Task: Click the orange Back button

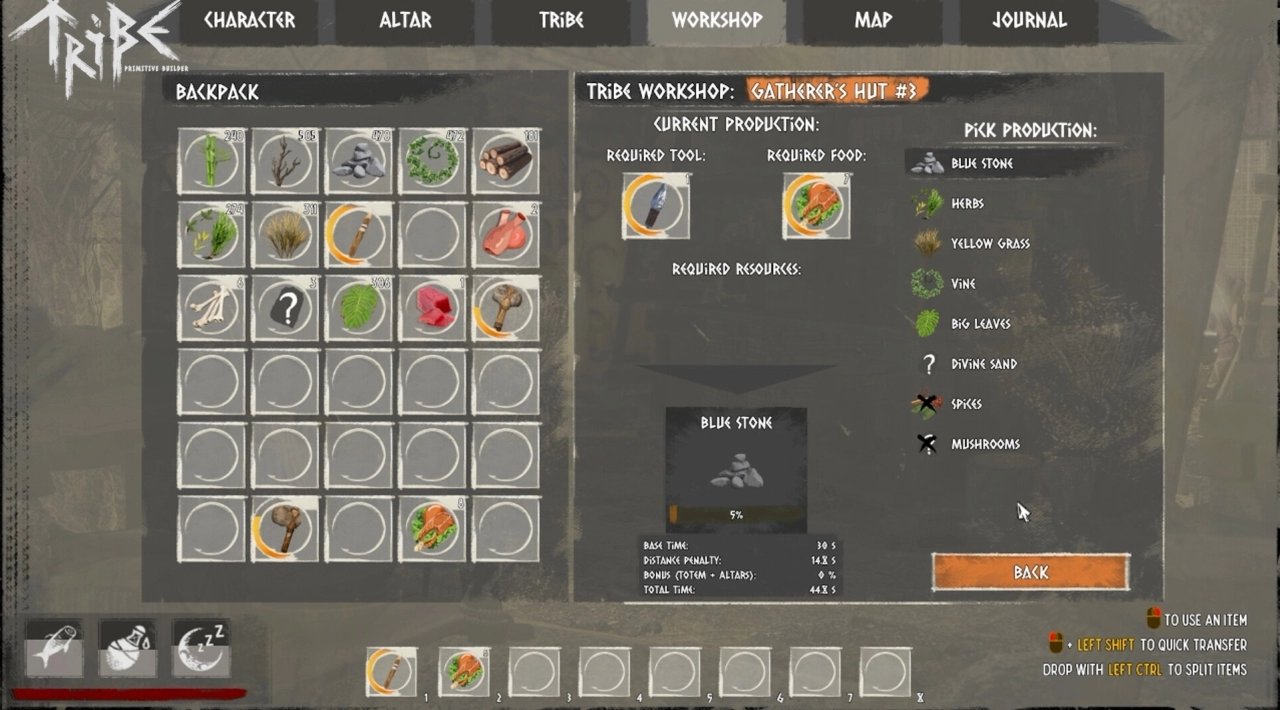Action: click(x=1030, y=572)
